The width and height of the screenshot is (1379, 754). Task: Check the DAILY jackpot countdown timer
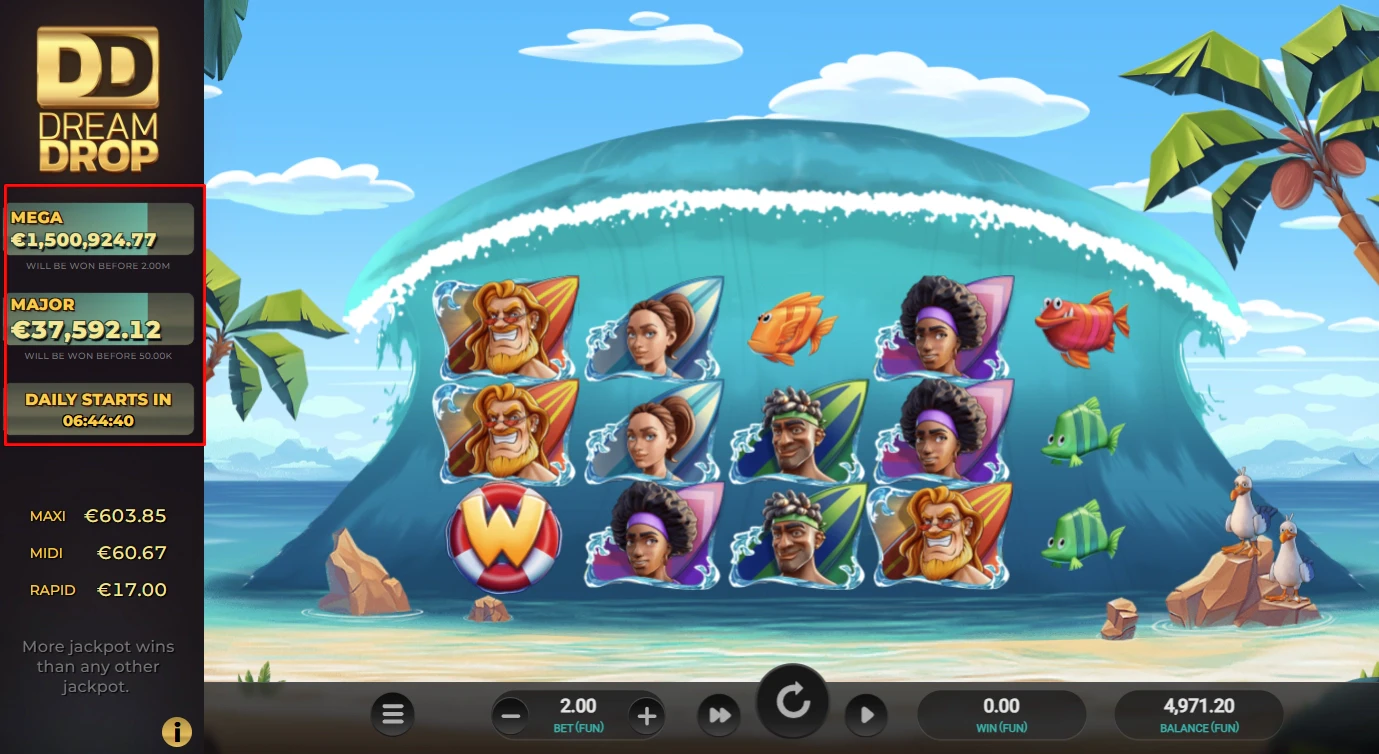click(100, 407)
